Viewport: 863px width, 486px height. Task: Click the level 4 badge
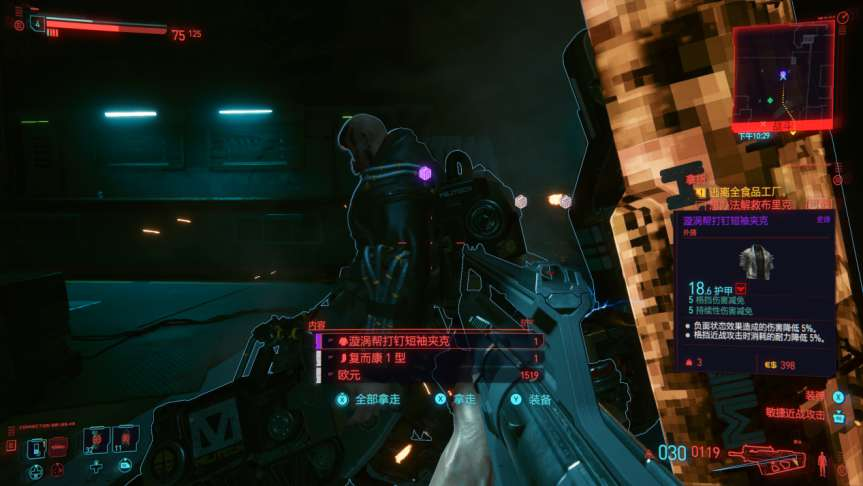coord(38,22)
